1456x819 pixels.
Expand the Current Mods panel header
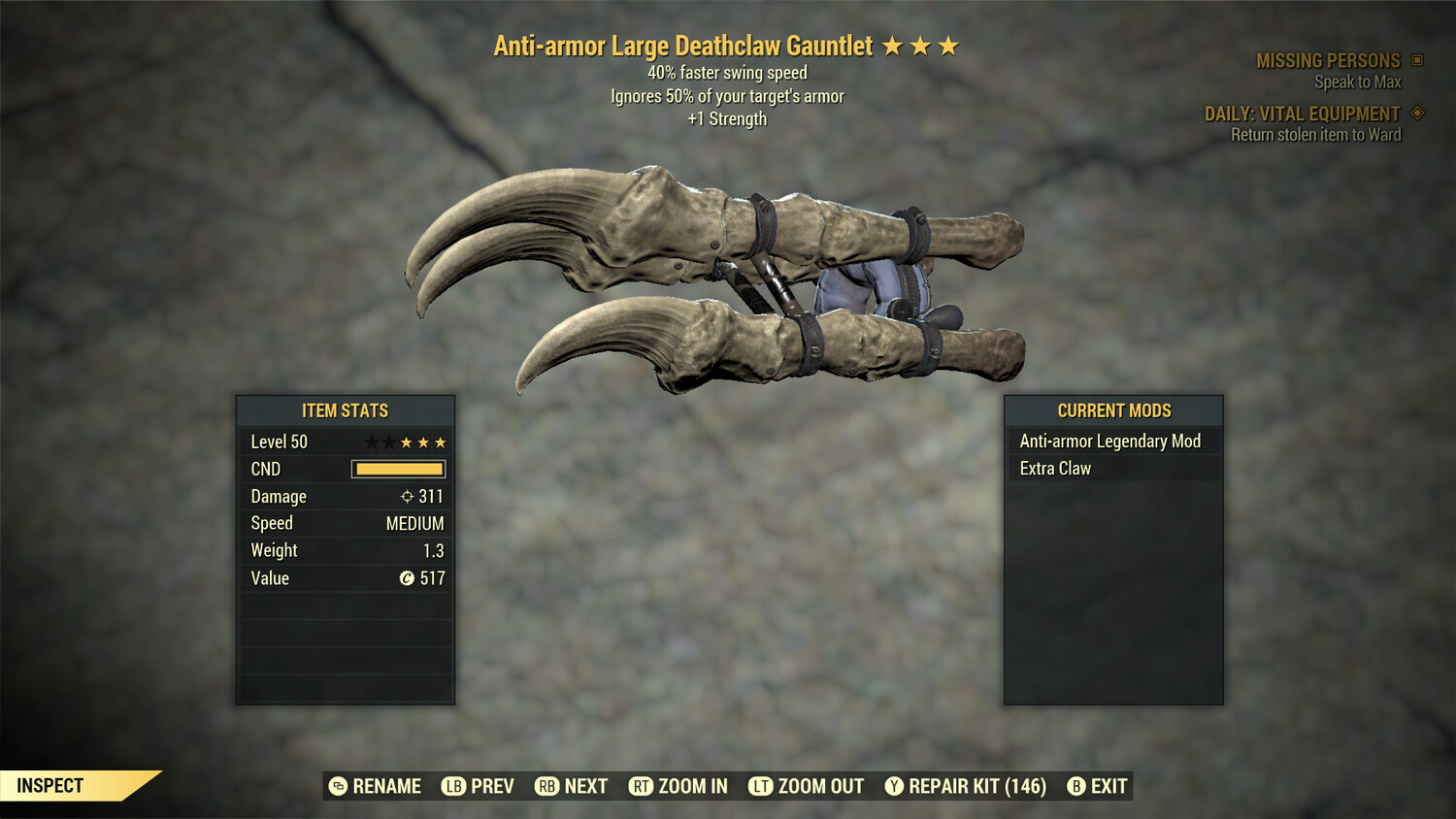point(1113,410)
